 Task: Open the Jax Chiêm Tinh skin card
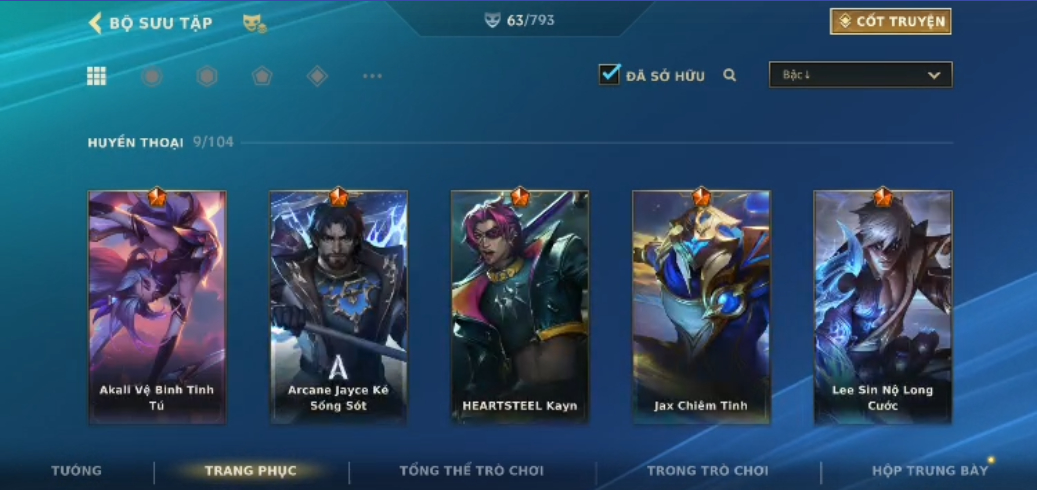click(x=701, y=307)
